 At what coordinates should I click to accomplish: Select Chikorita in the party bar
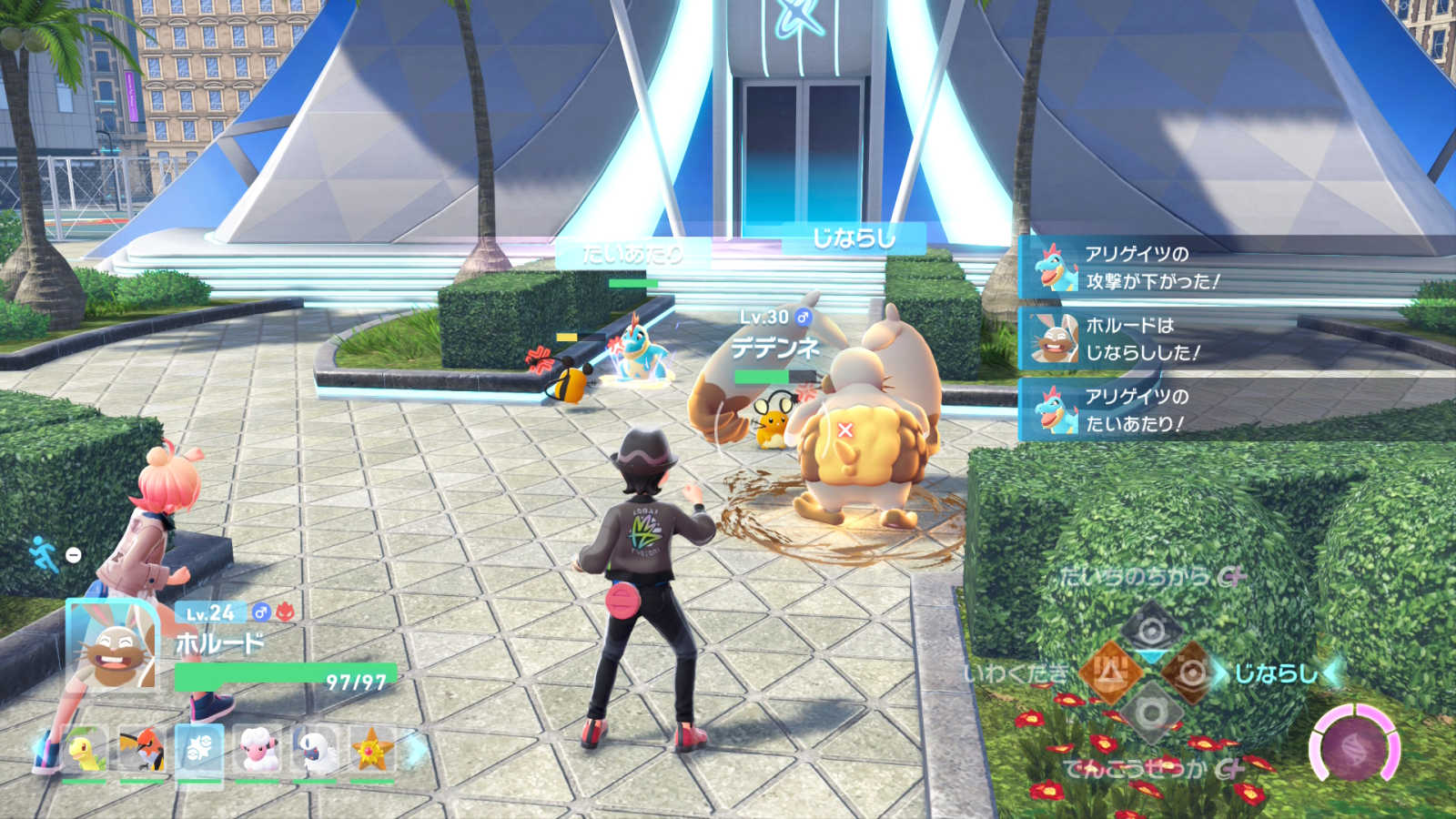point(84,752)
